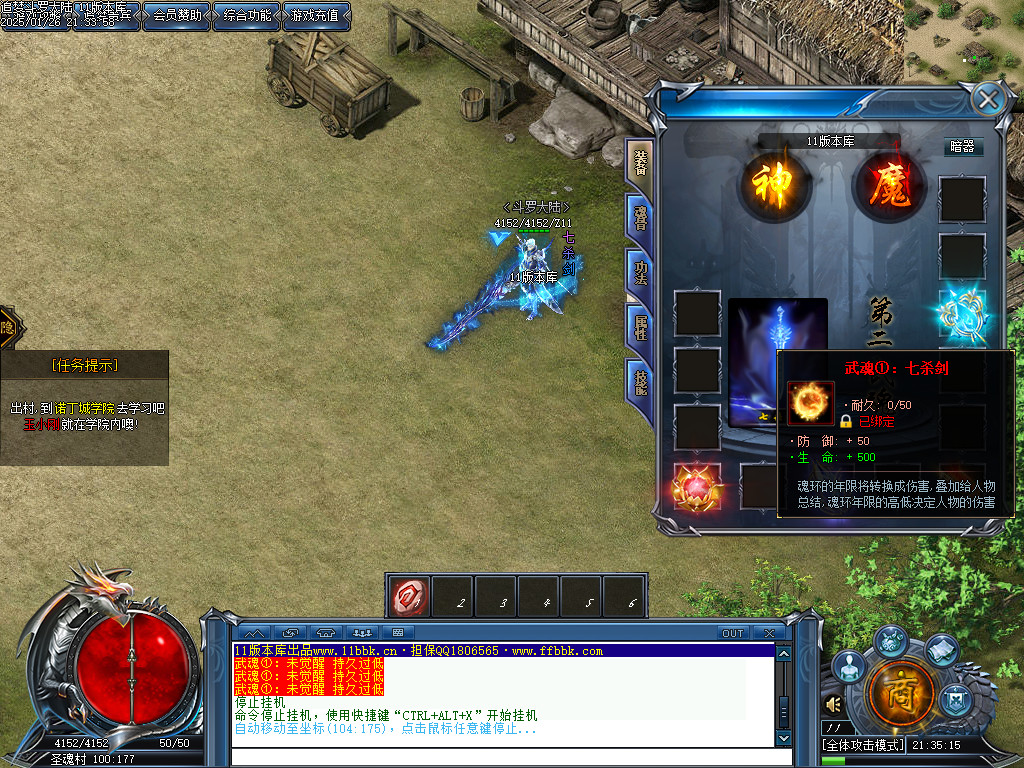1024x768 pixels.
Task: Open the 会员赞助 menu
Action: 177,16
